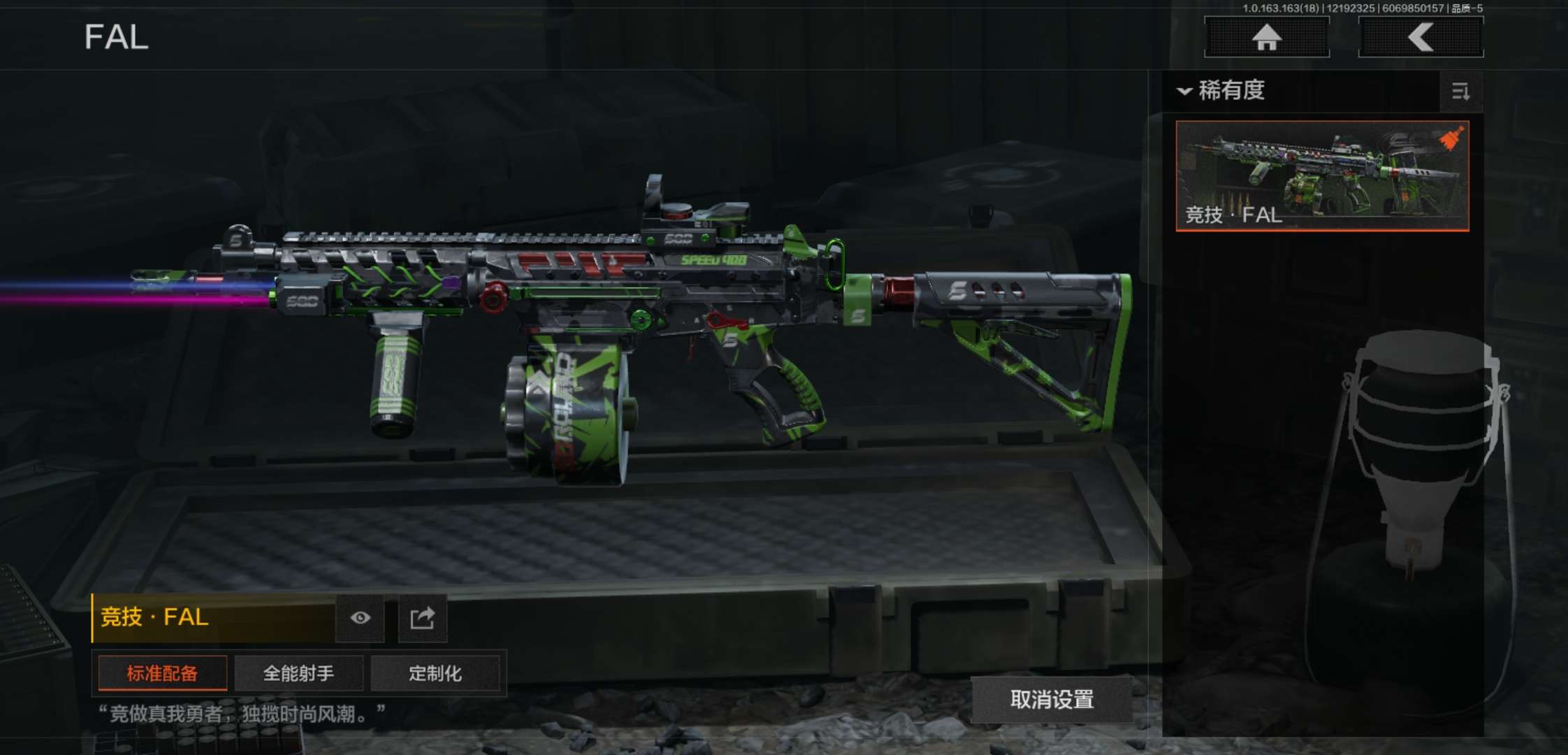Click the back arrow button
The width and height of the screenshot is (1568, 755).
pos(1421,37)
